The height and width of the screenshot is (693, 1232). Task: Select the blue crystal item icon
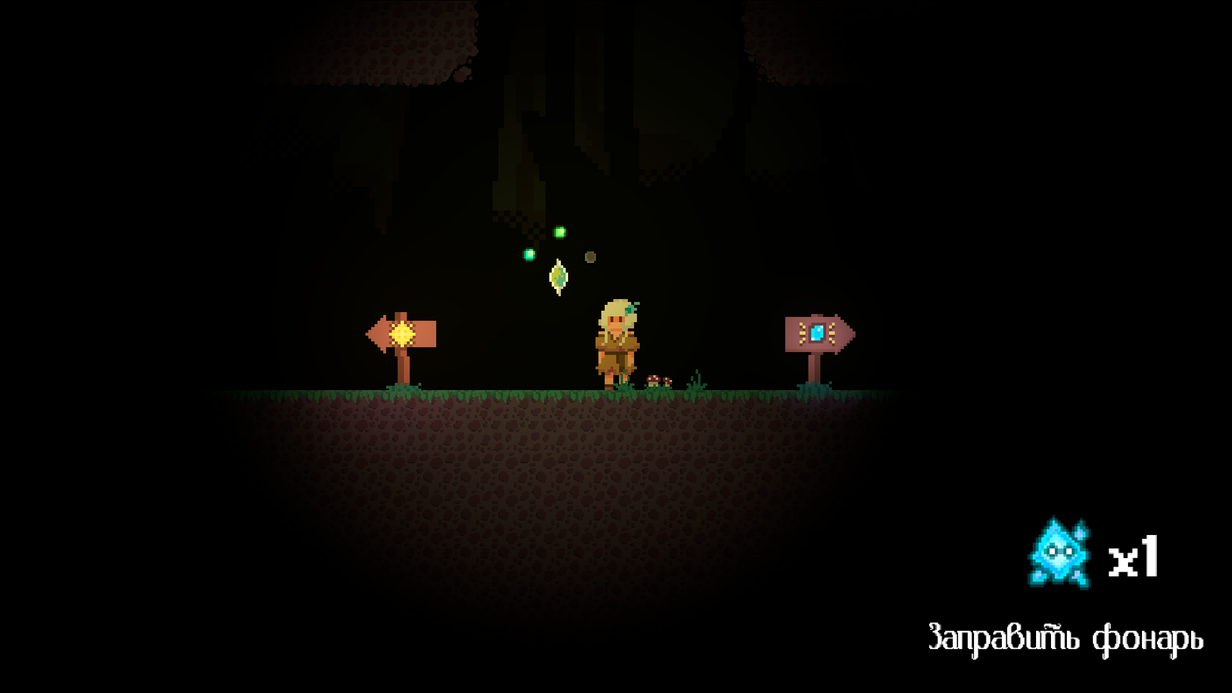1059,553
